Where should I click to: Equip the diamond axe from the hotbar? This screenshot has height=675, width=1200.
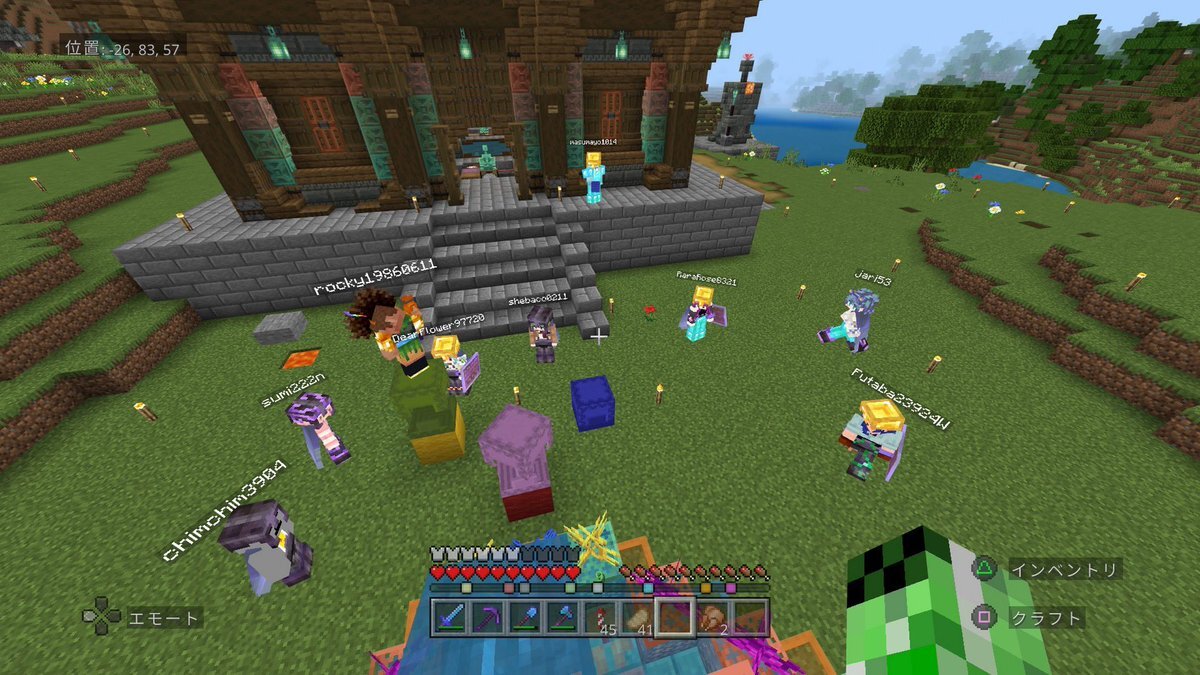[x=563, y=617]
